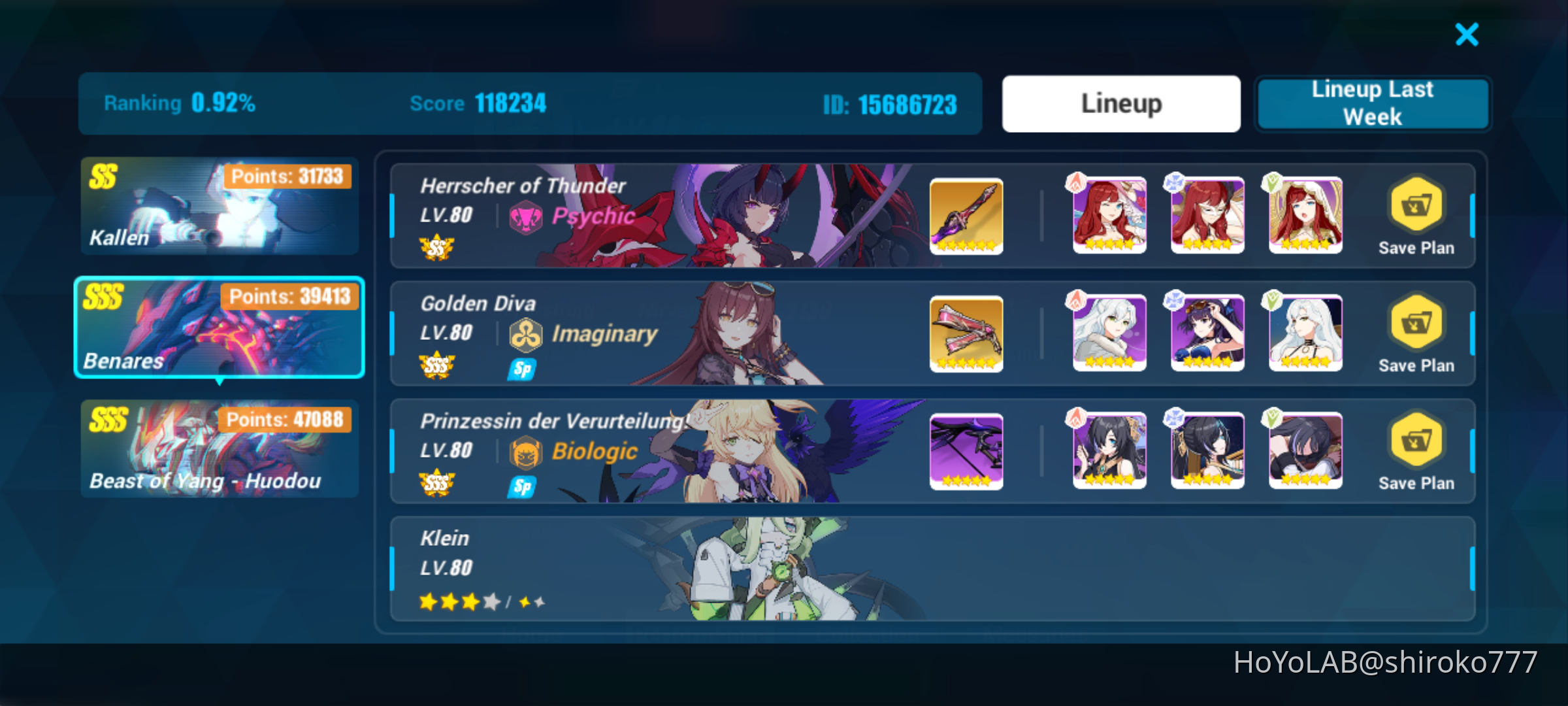The width and height of the screenshot is (1568, 706).
Task: Toggle the SP badge on Prinzessin's row
Action: pos(521,487)
